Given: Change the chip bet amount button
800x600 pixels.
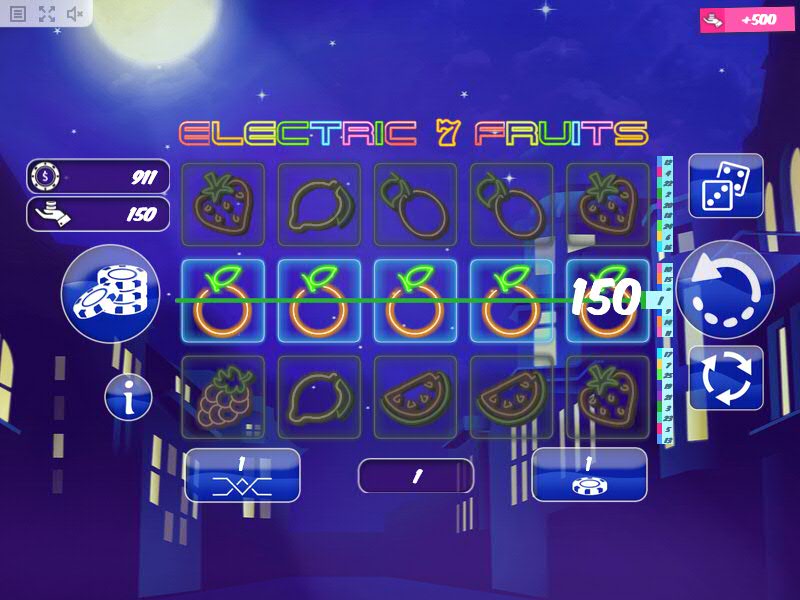Looking at the screenshot, I should tap(589, 475).
